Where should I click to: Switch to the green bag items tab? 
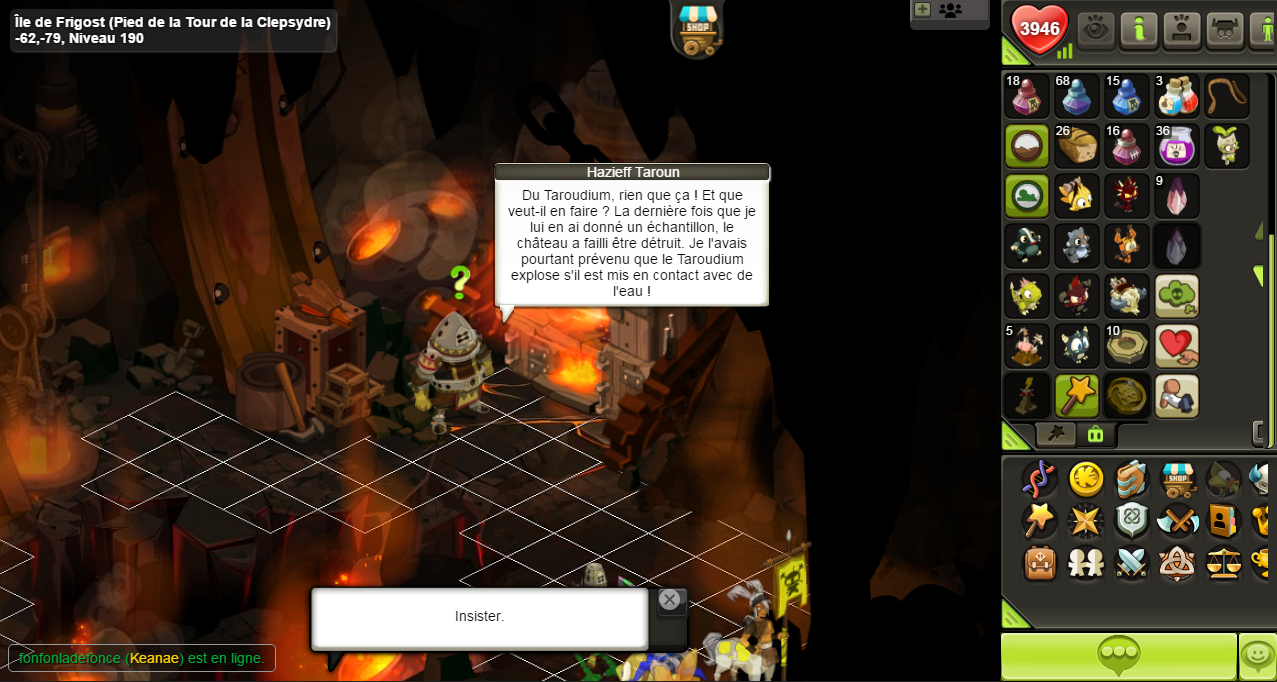click(x=1095, y=434)
